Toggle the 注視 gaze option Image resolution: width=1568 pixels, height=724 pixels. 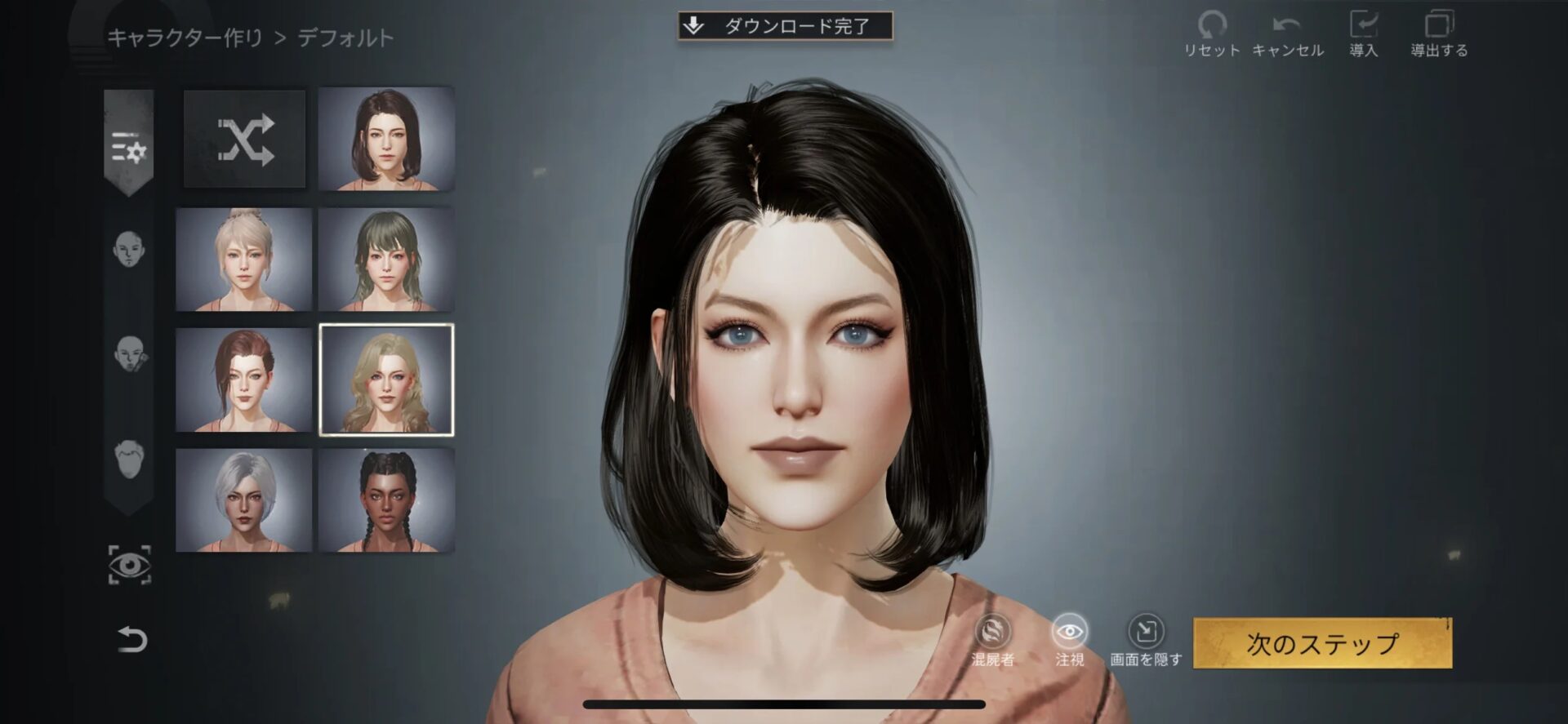(1069, 639)
